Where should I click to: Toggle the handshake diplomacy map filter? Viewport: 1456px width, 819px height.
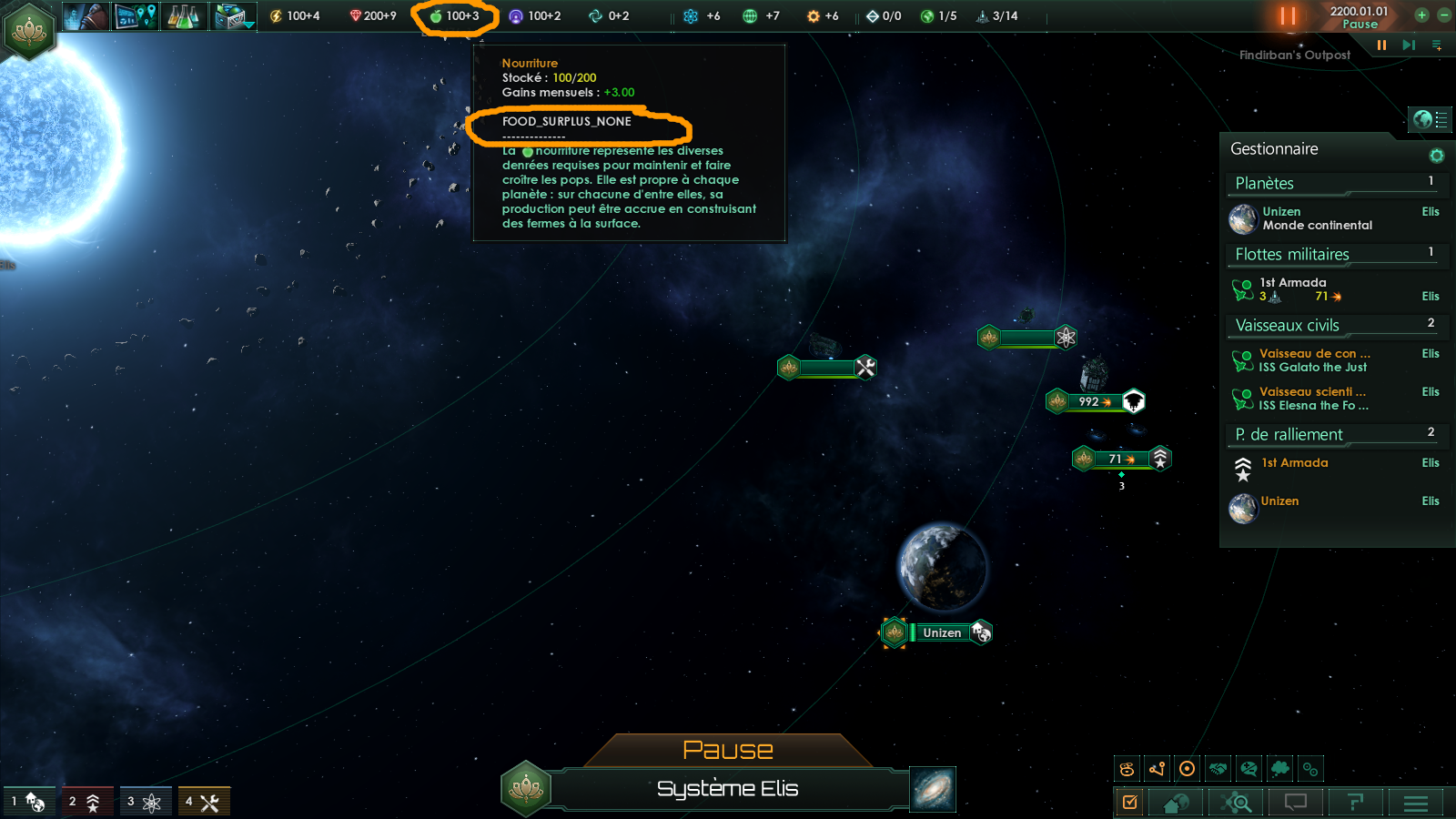point(1218,769)
